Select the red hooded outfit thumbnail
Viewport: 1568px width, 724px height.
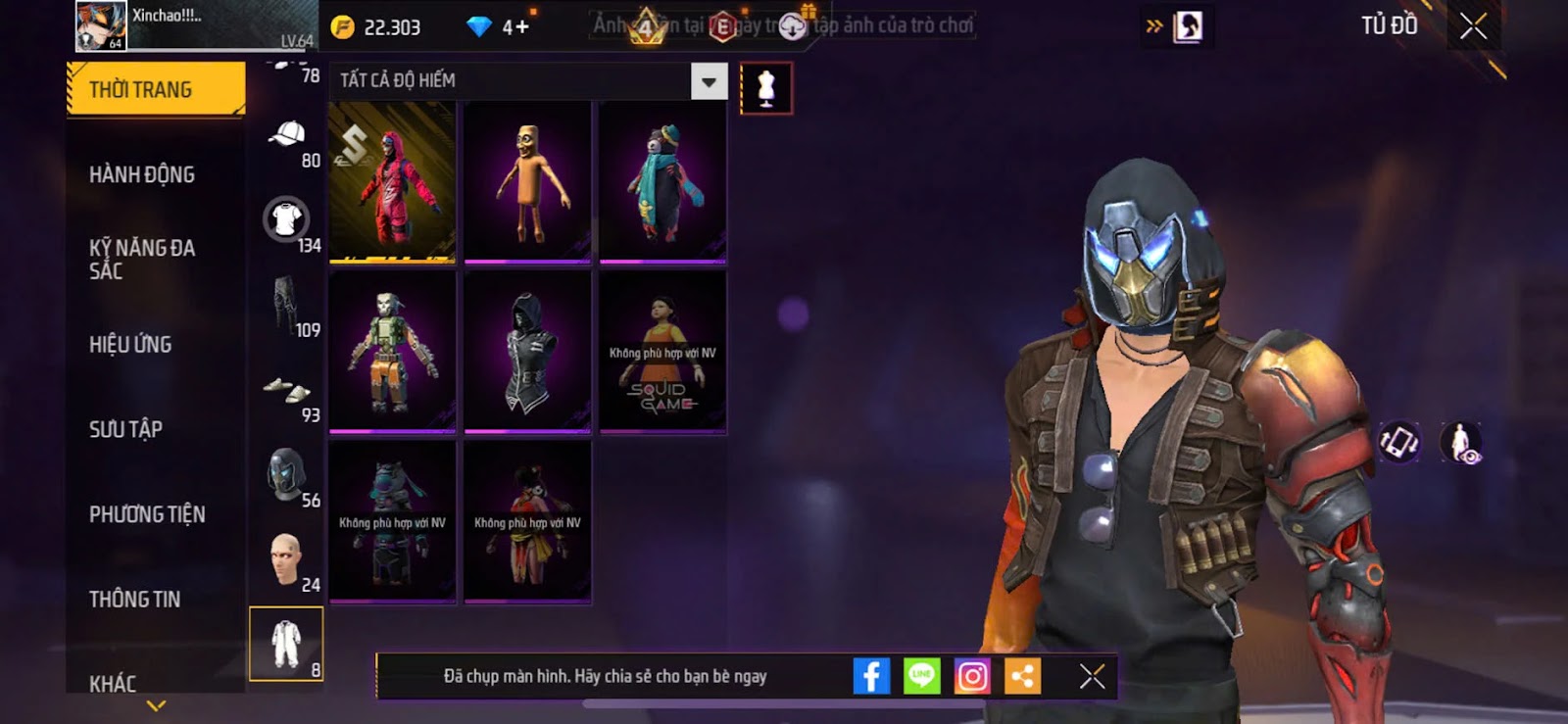click(392, 181)
